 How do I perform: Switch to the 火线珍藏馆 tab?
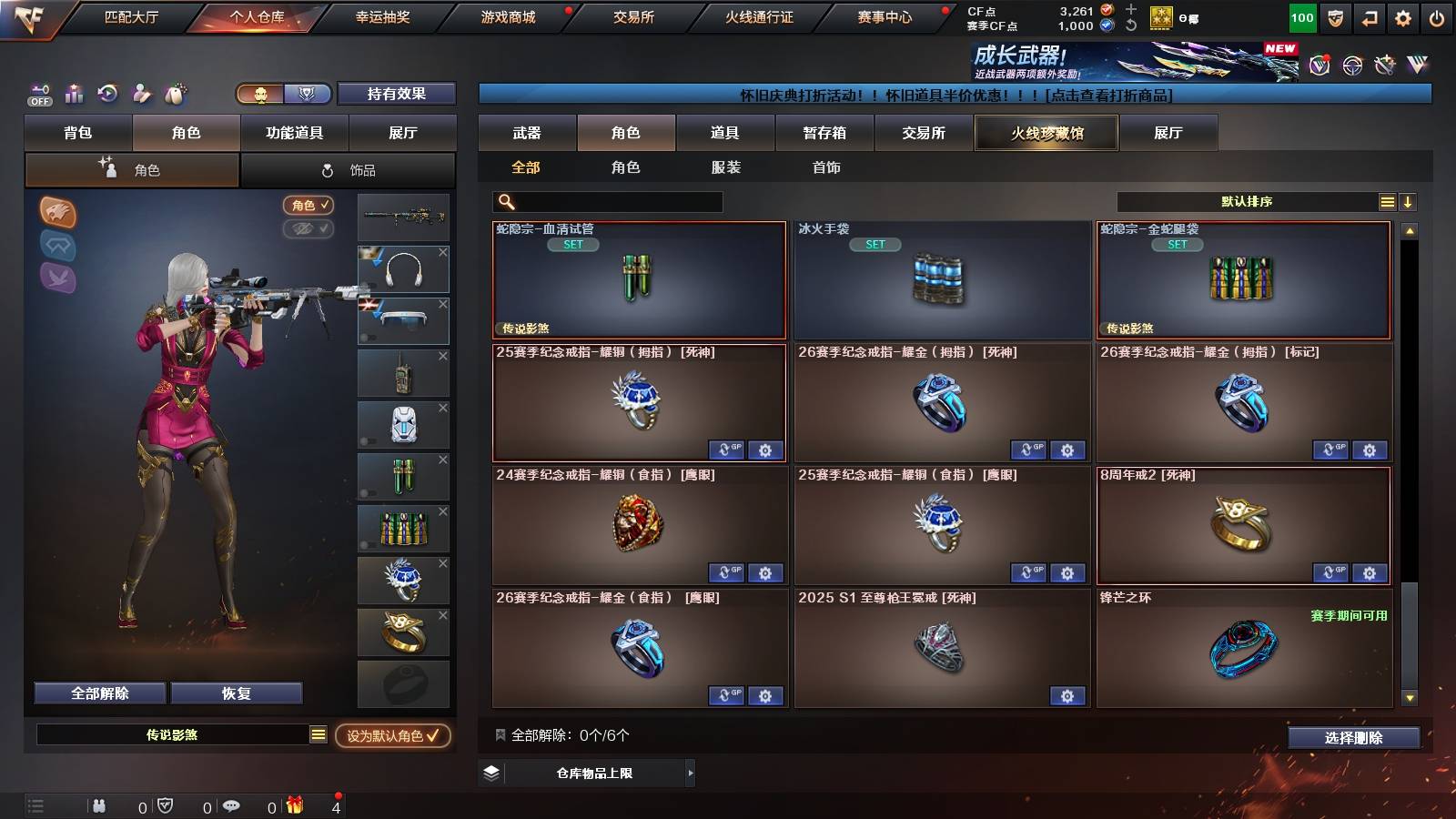tap(1046, 133)
